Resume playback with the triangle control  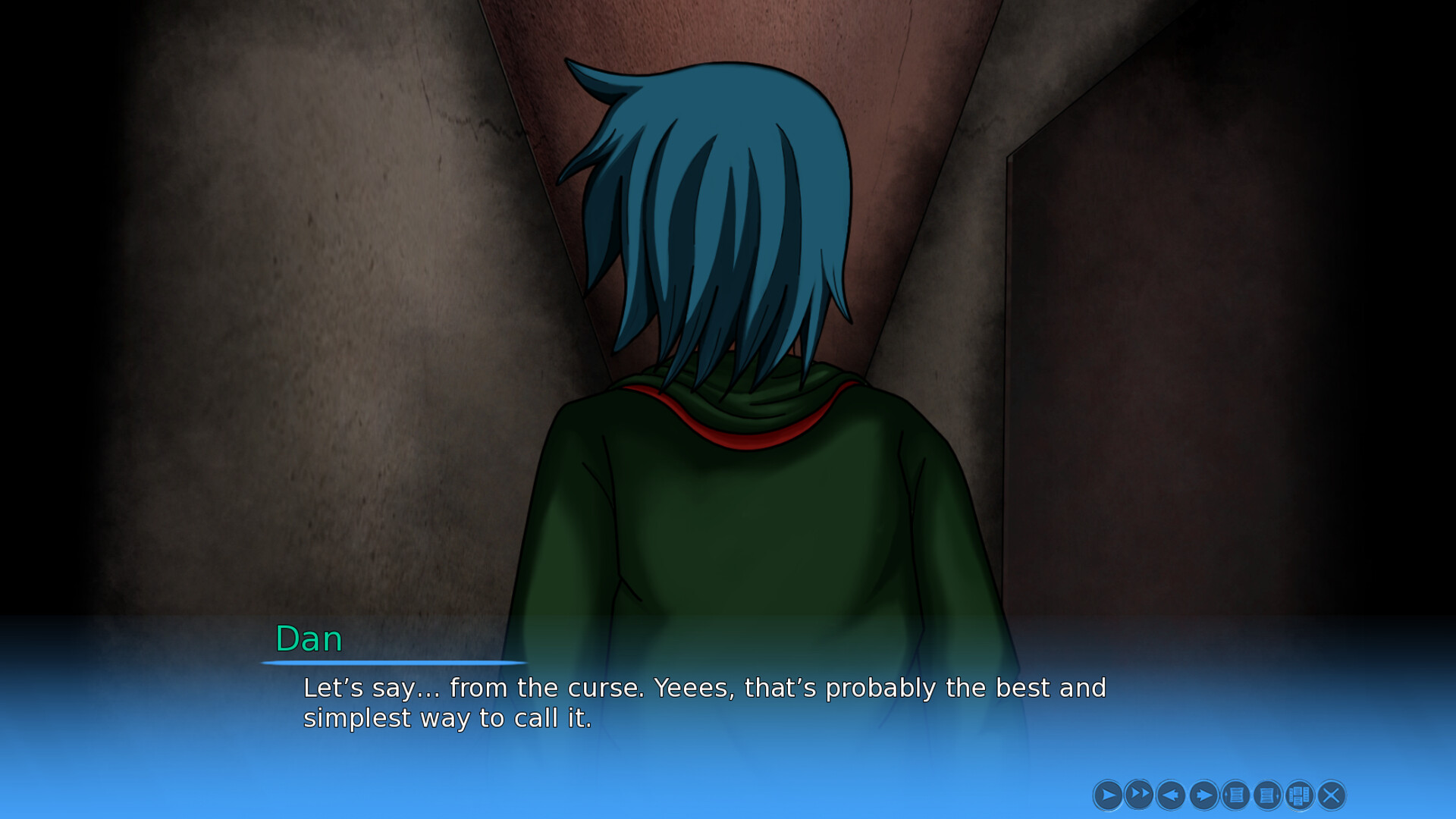1109,795
